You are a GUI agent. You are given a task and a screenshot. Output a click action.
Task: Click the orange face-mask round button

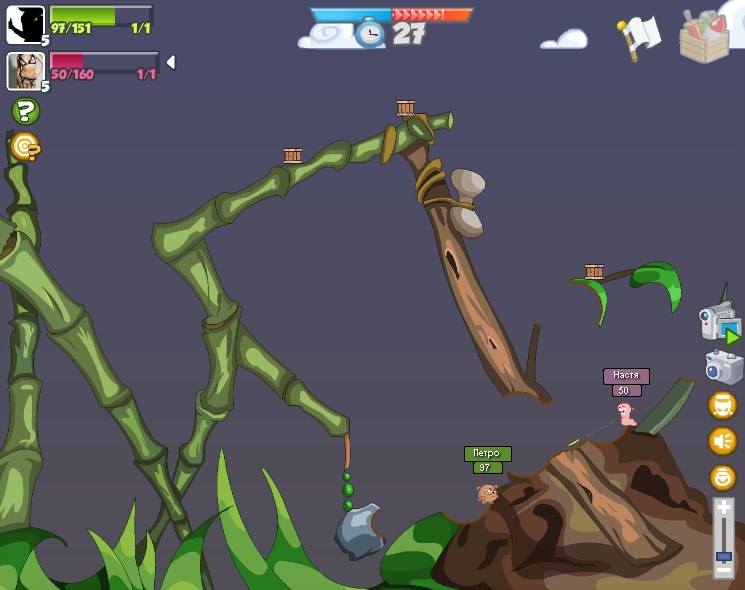pos(722,405)
